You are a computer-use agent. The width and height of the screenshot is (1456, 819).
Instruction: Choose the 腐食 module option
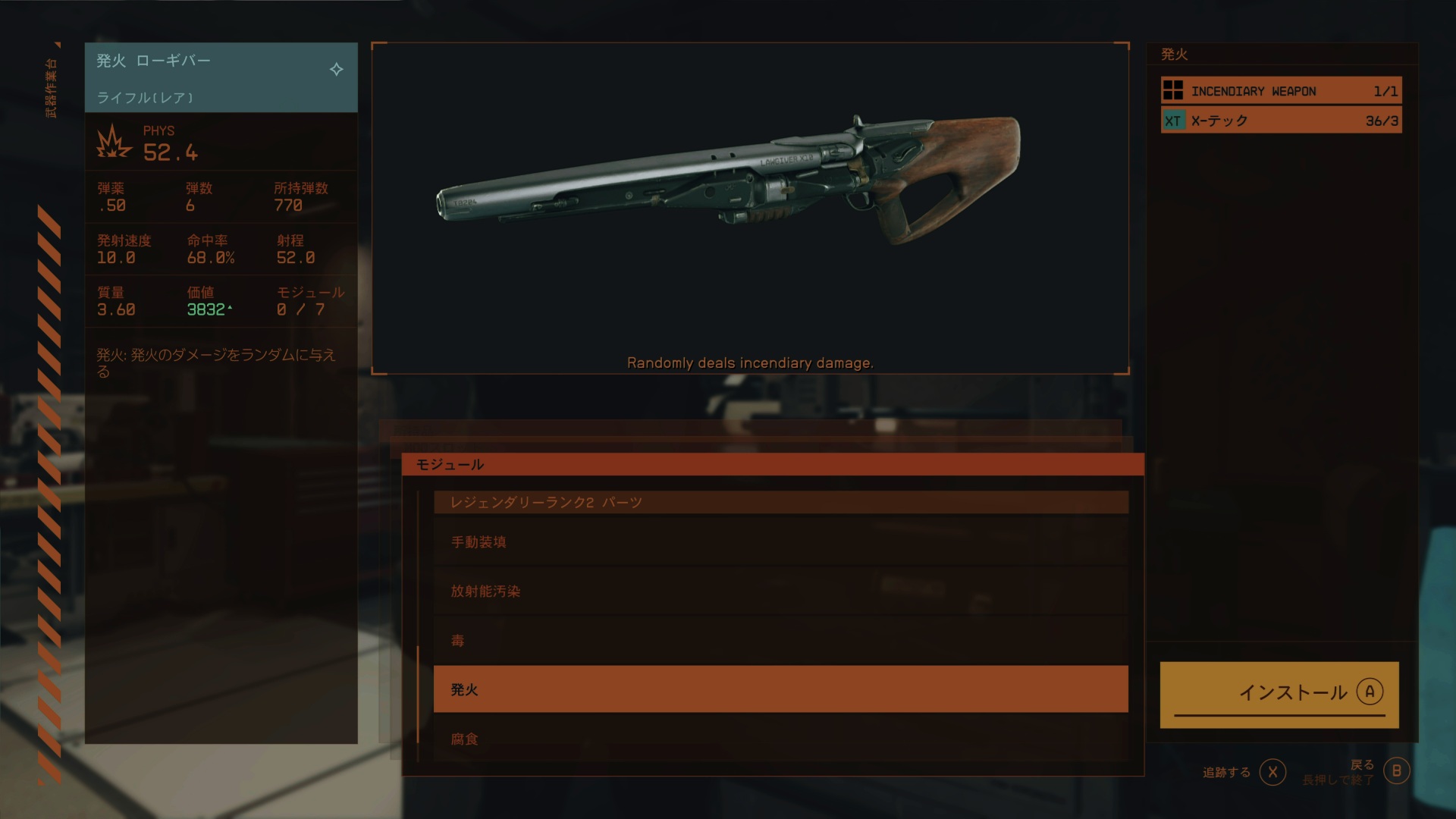pyautogui.click(x=780, y=739)
